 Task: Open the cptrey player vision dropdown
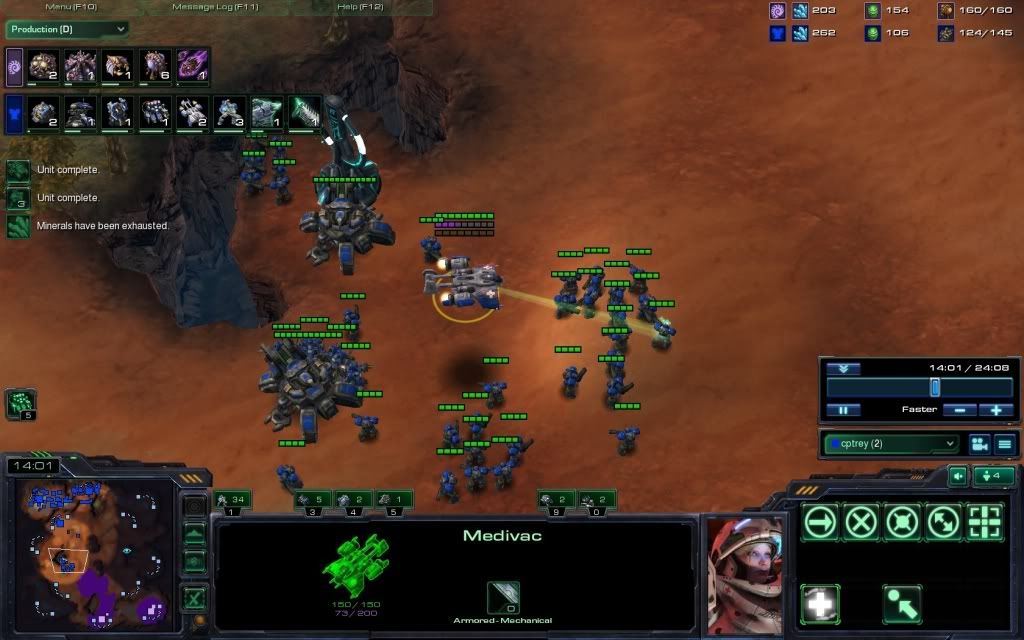pos(891,444)
